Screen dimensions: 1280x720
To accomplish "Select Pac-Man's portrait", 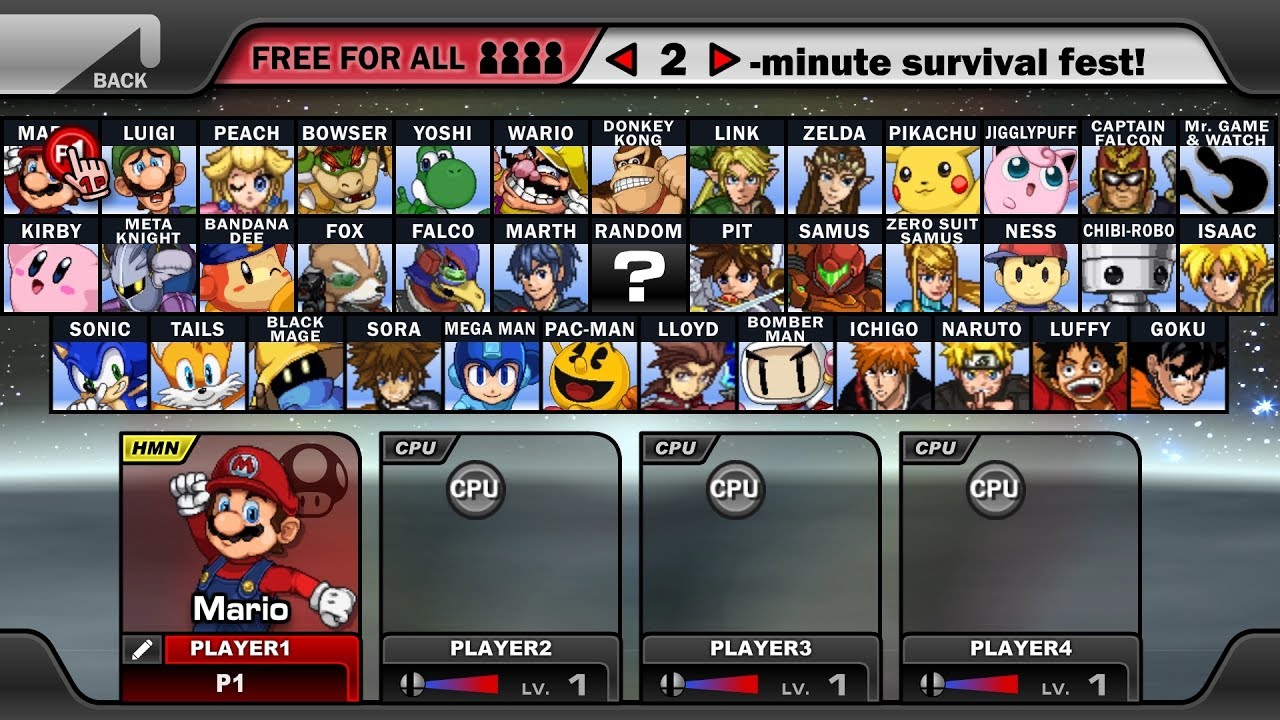I will (589, 375).
